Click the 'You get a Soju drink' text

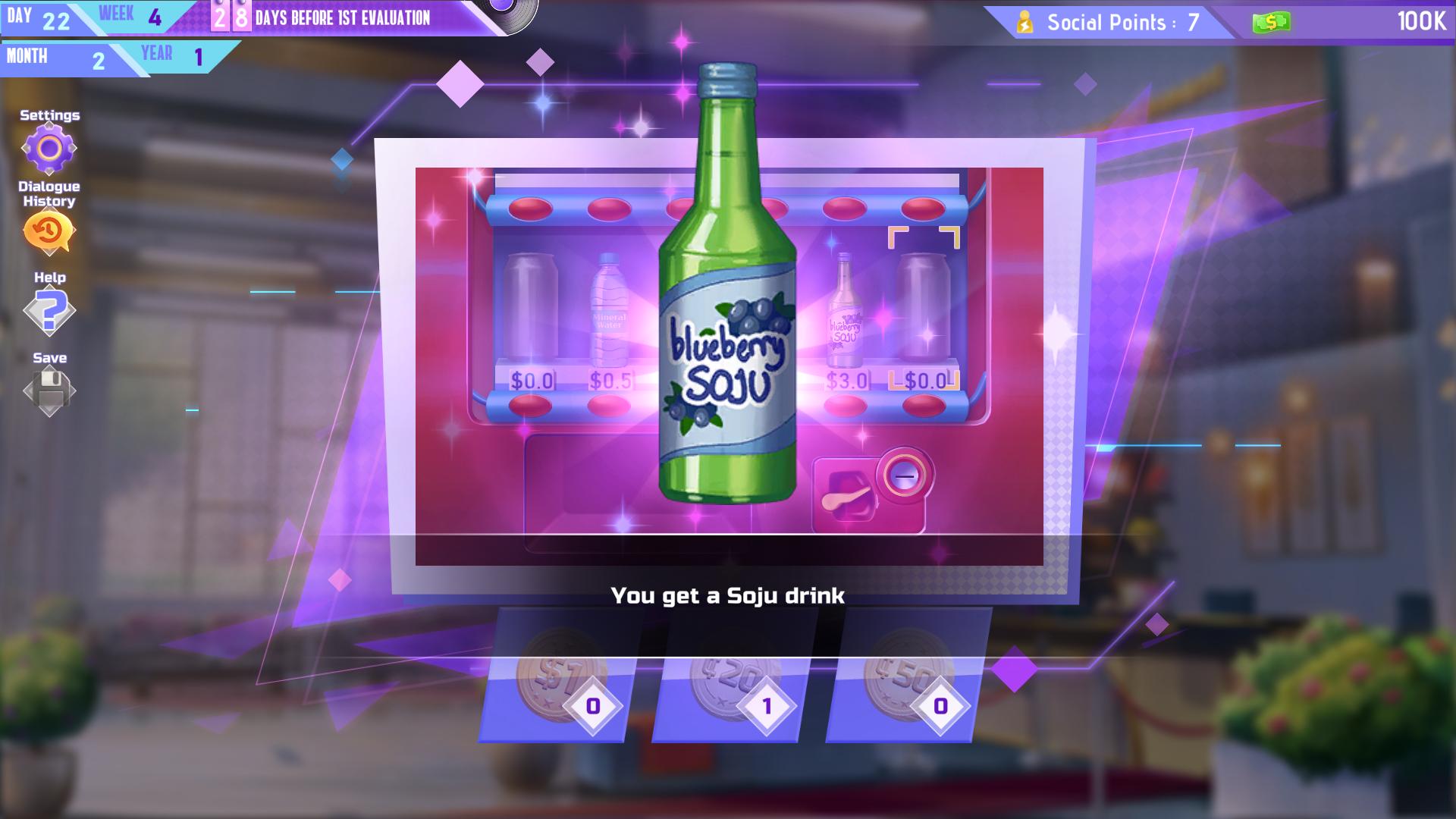[x=730, y=597]
